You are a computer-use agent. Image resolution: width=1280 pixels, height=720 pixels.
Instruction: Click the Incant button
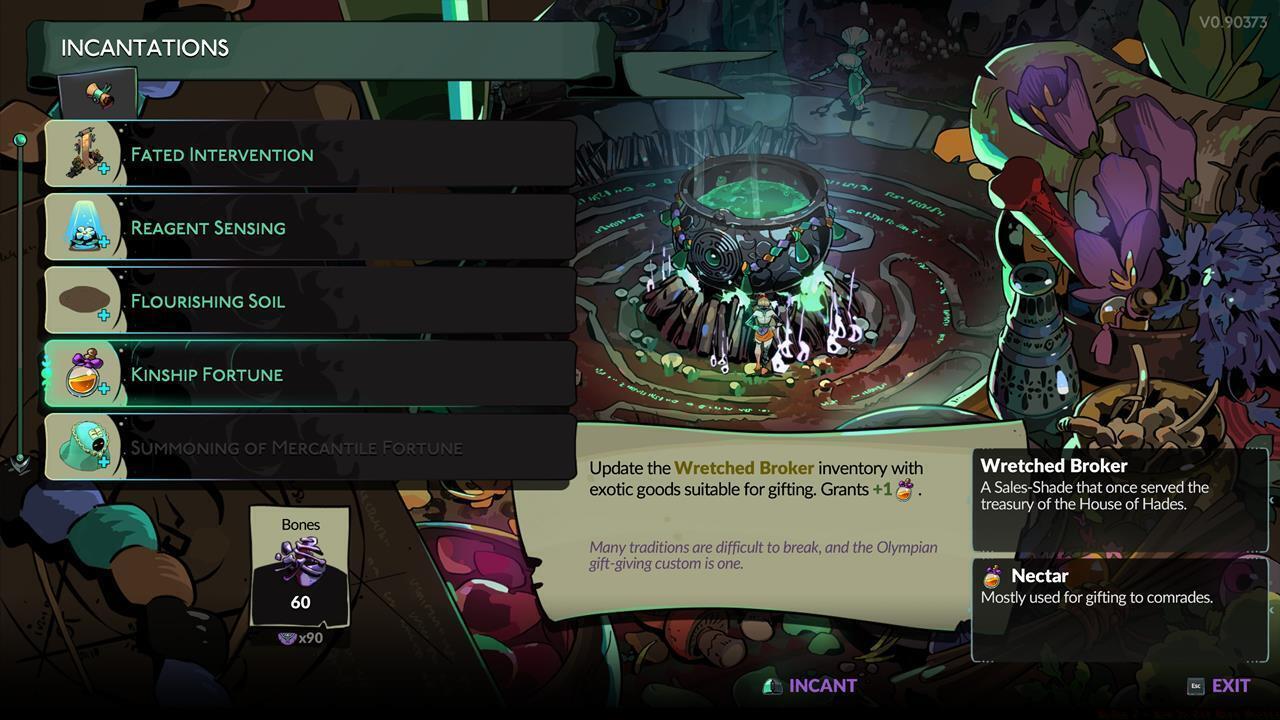click(811, 686)
